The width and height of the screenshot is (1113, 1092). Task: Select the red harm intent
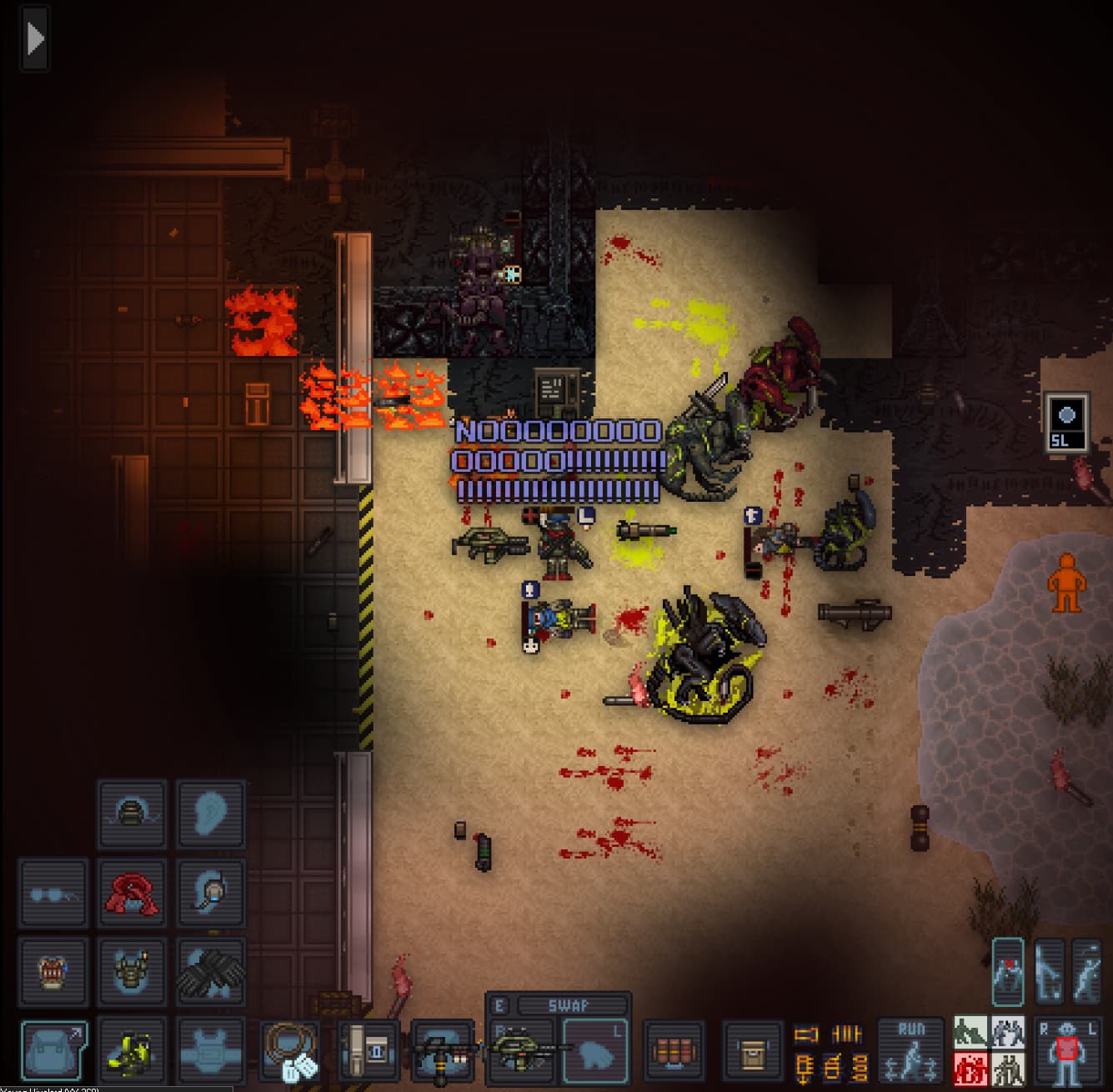(970, 1068)
